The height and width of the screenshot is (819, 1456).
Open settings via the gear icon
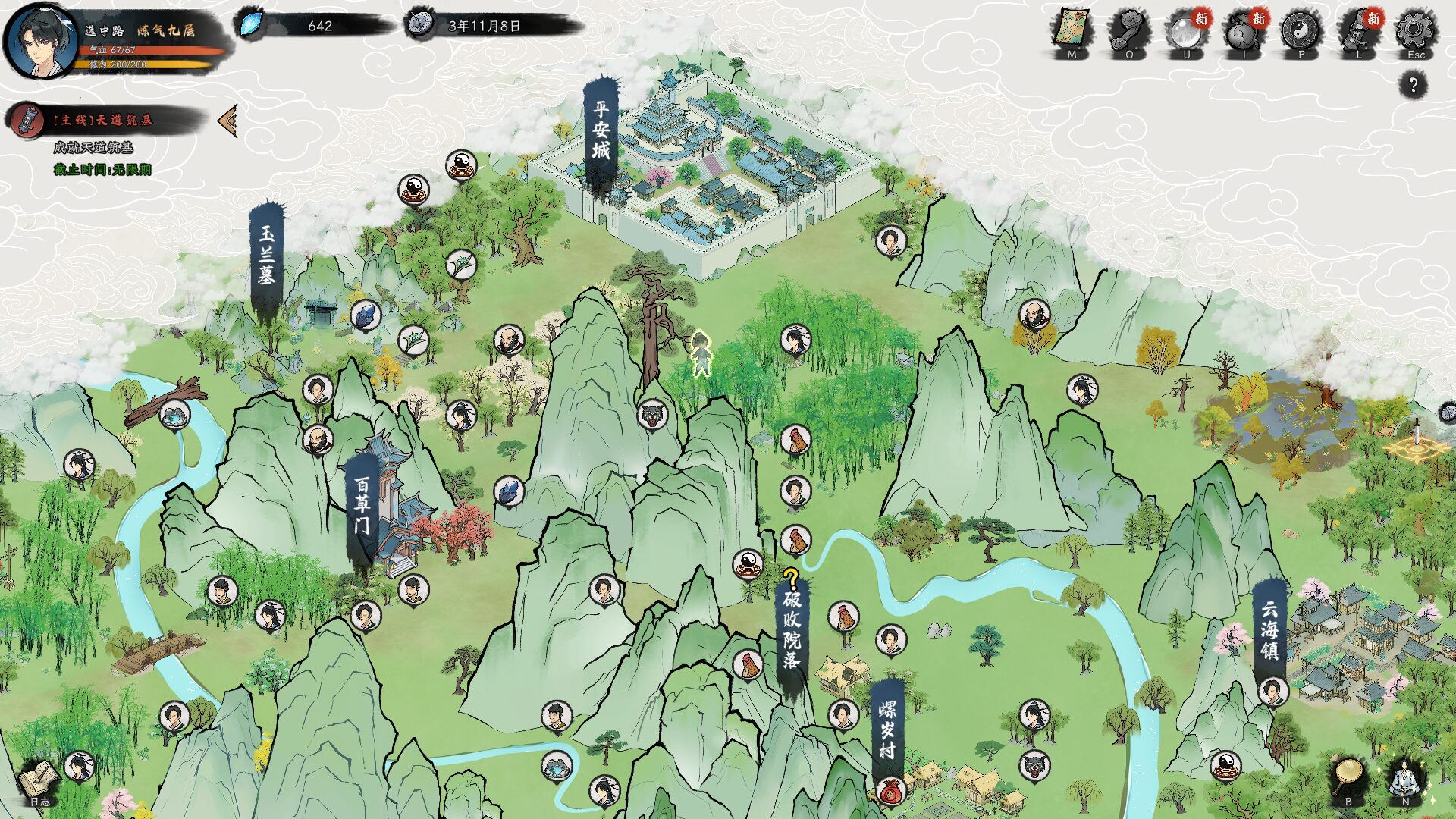coord(1415,30)
